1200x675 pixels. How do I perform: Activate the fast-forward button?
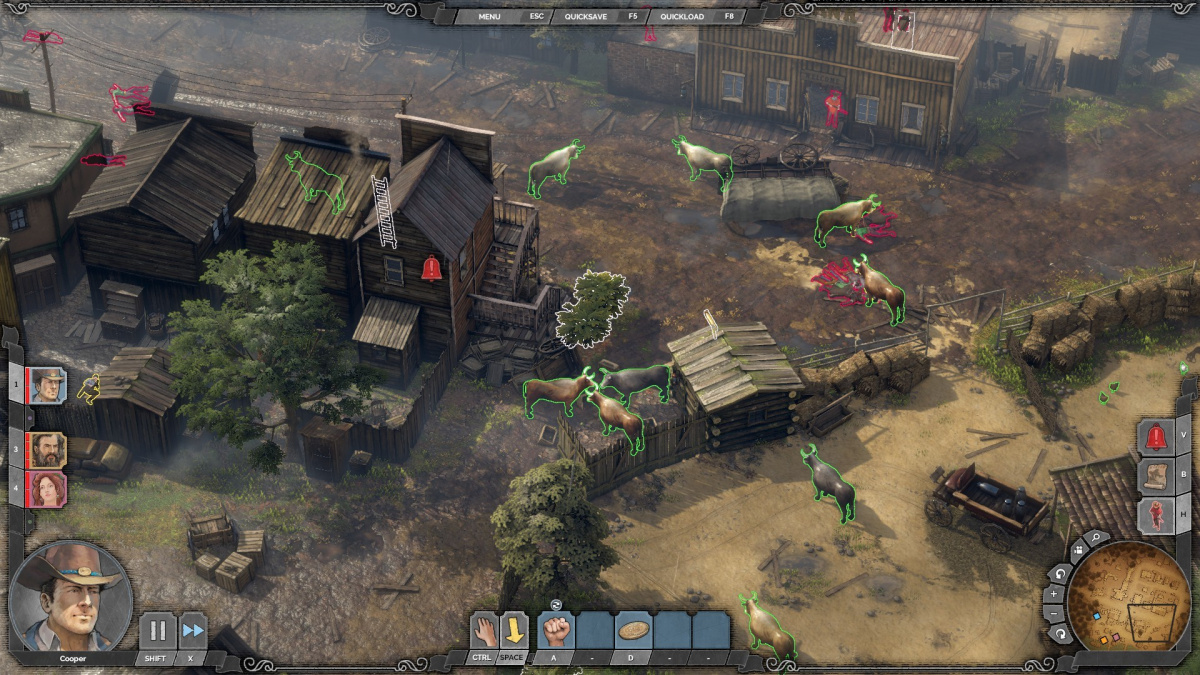click(x=192, y=631)
